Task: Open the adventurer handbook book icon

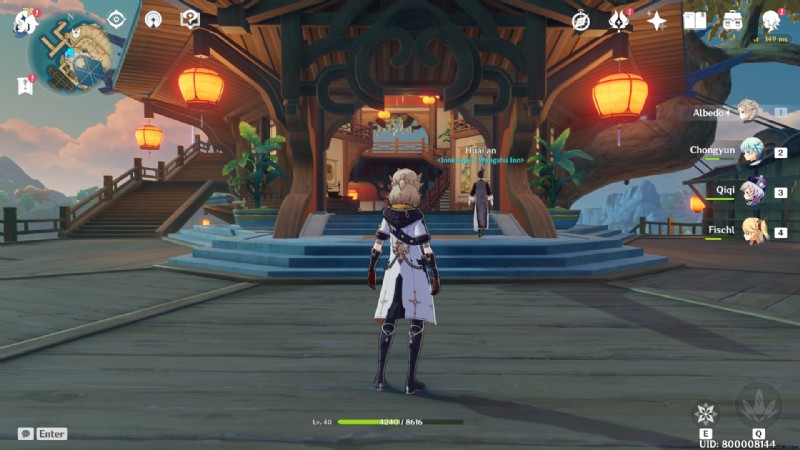Action: click(694, 21)
